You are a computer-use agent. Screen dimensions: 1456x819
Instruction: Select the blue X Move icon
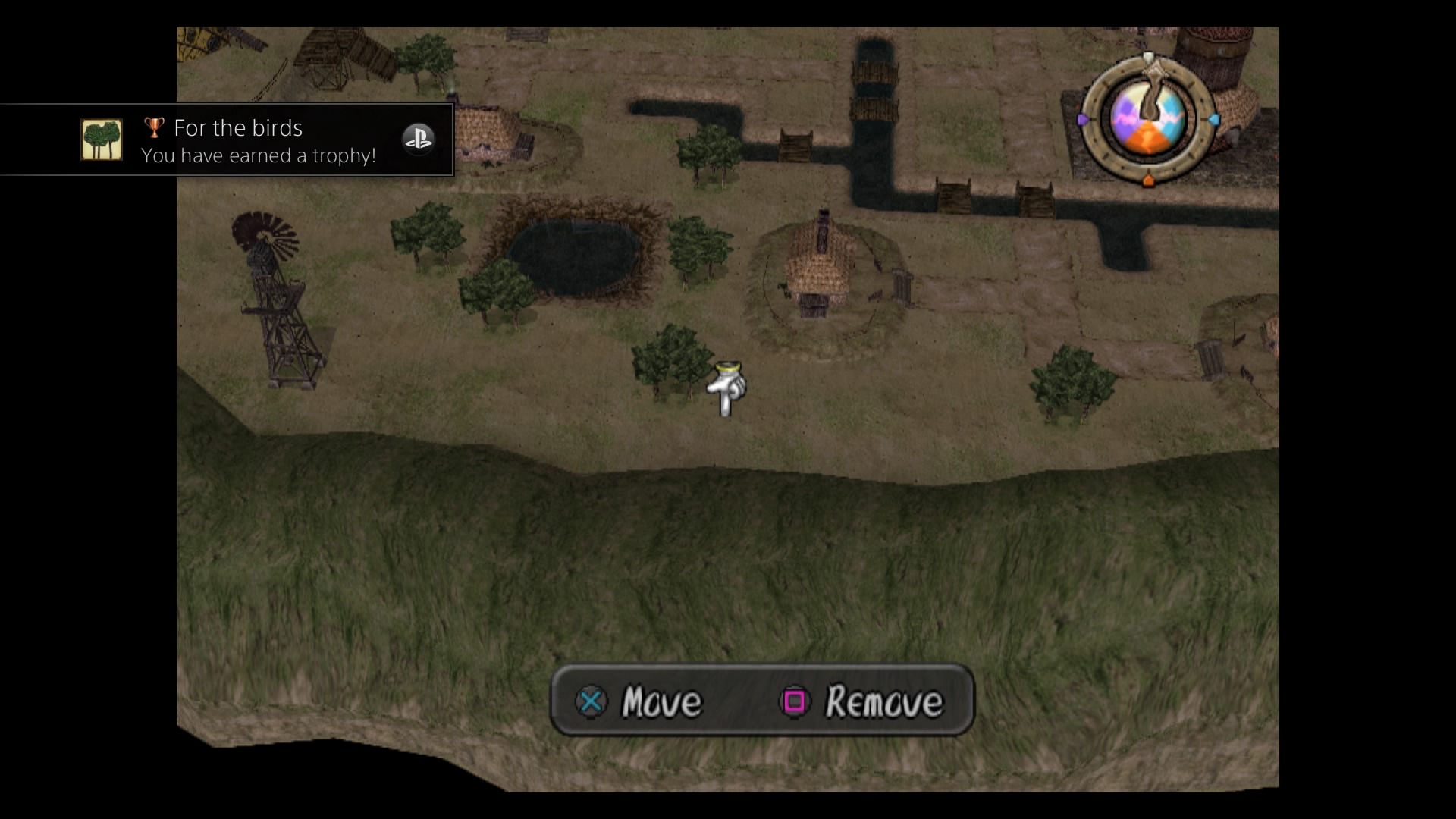(593, 701)
